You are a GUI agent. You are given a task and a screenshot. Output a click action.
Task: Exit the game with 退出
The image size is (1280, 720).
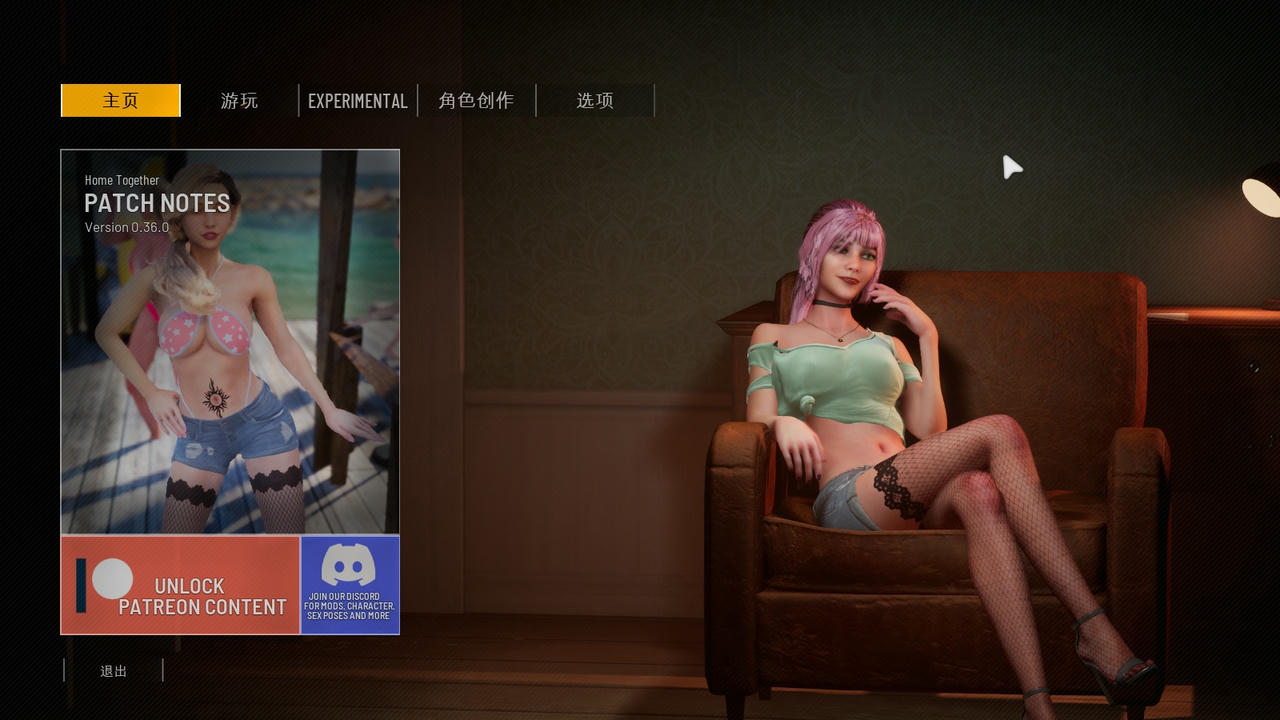[x=113, y=671]
